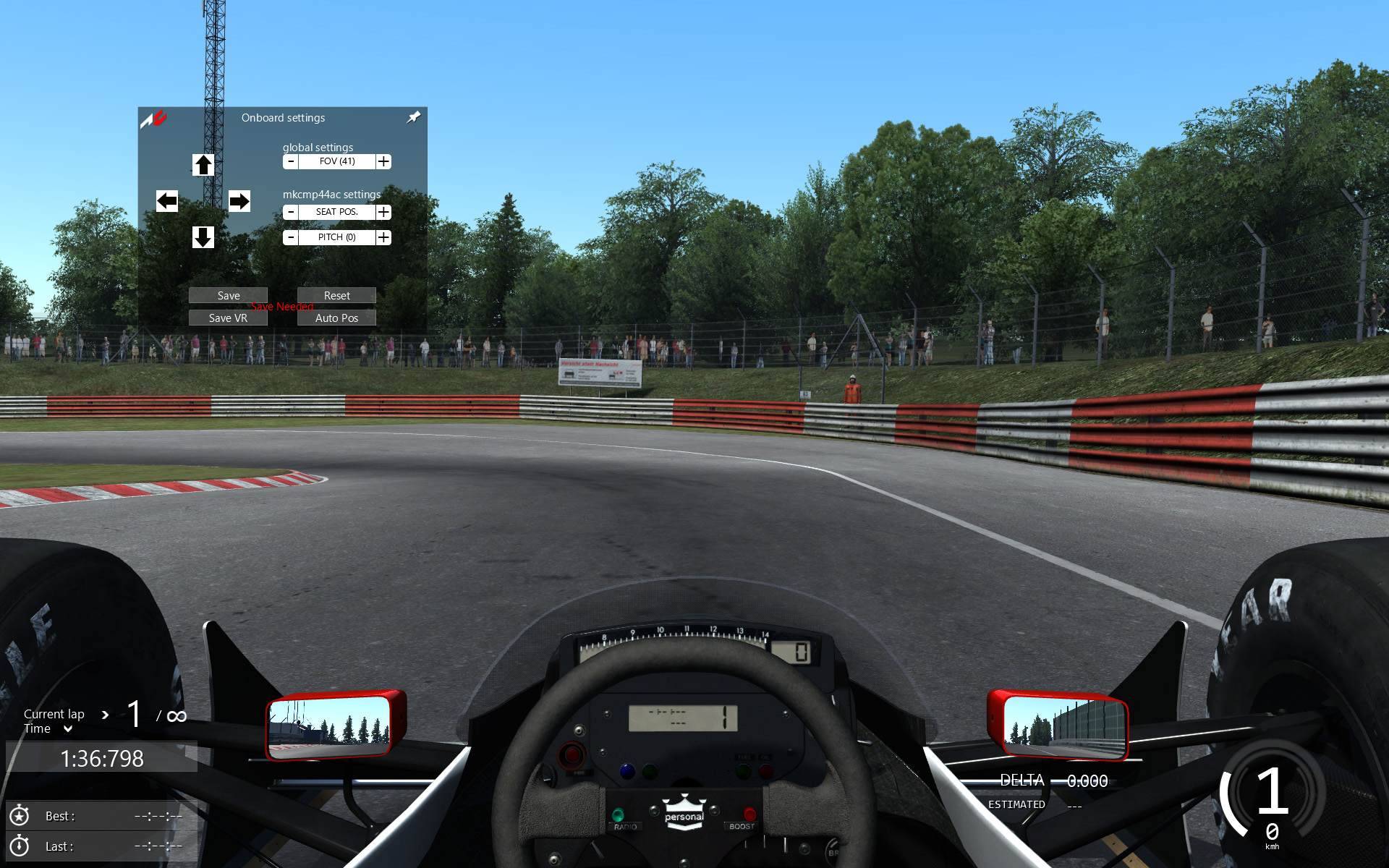Increase the PITCH value

(383, 237)
